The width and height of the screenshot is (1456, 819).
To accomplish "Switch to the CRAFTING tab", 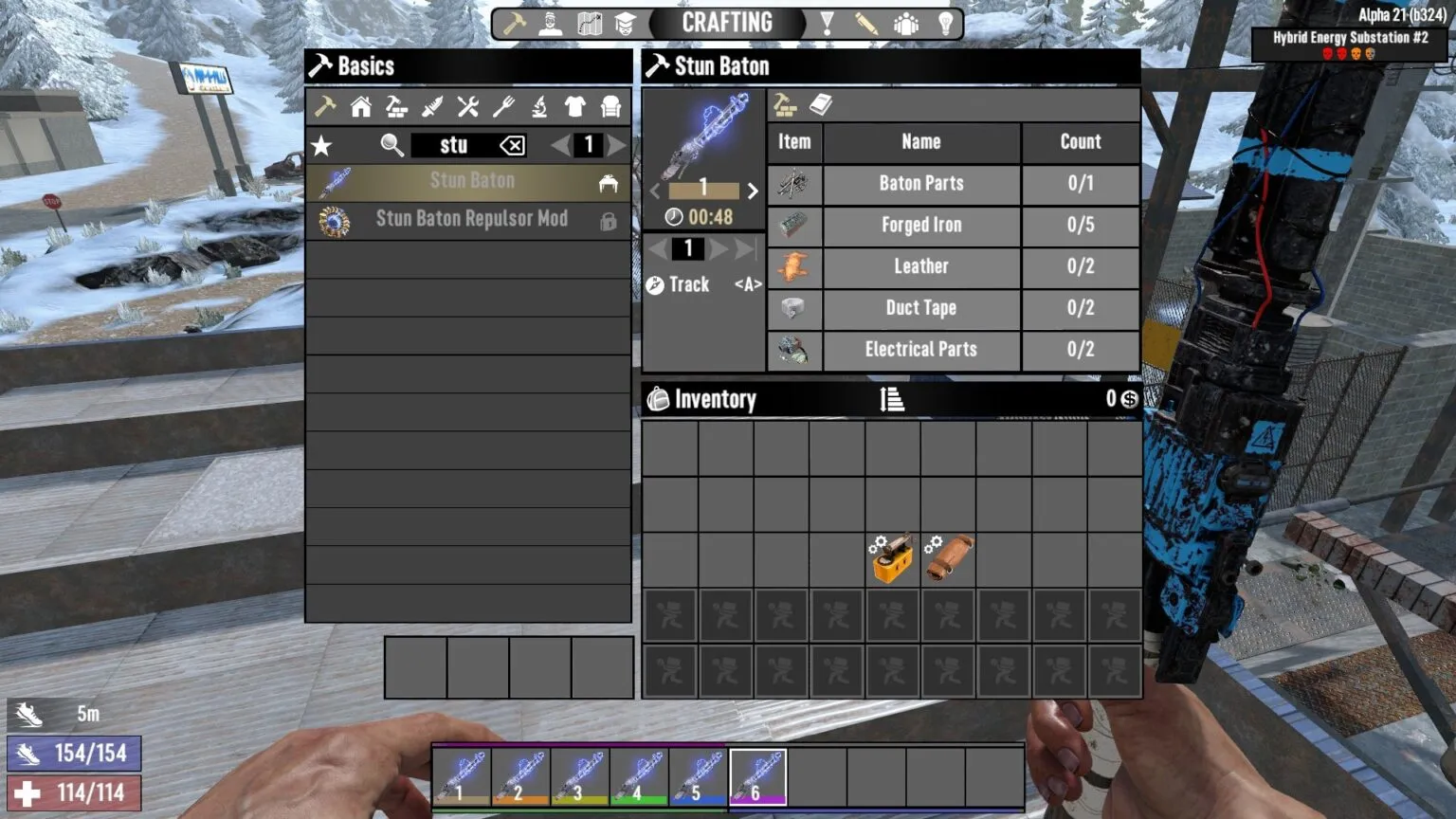I will click(725, 22).
